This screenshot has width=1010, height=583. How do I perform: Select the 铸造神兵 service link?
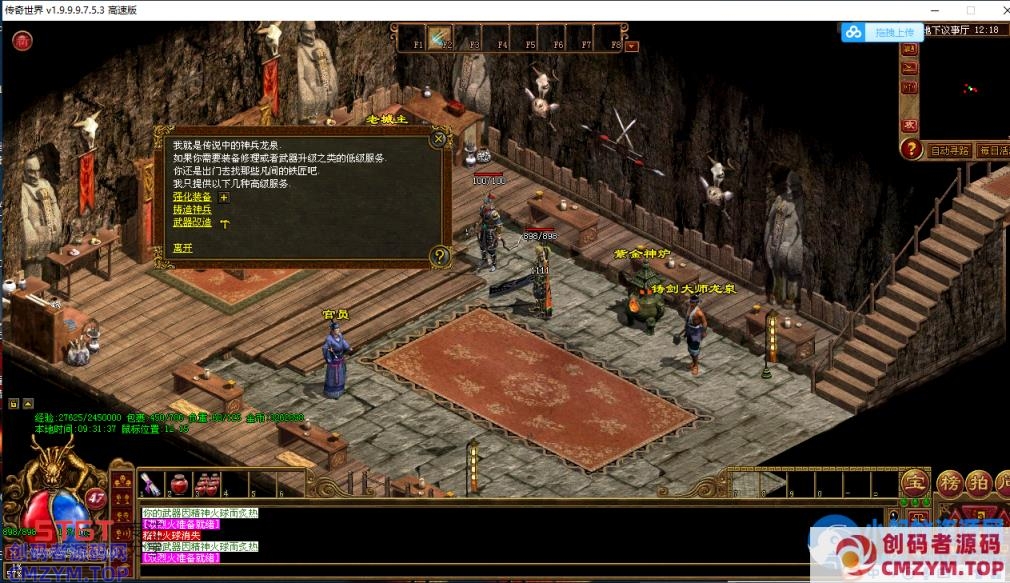192,210
